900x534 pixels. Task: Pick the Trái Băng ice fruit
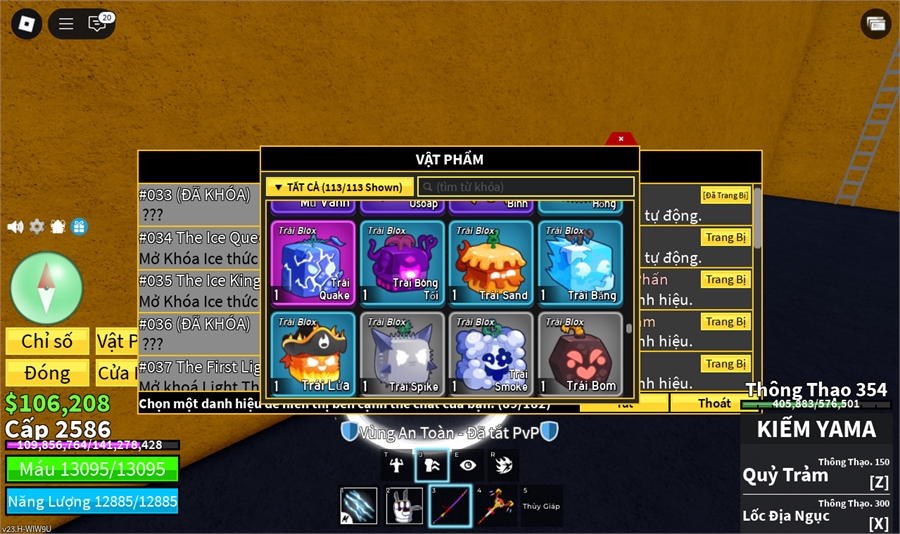[579, 262]
